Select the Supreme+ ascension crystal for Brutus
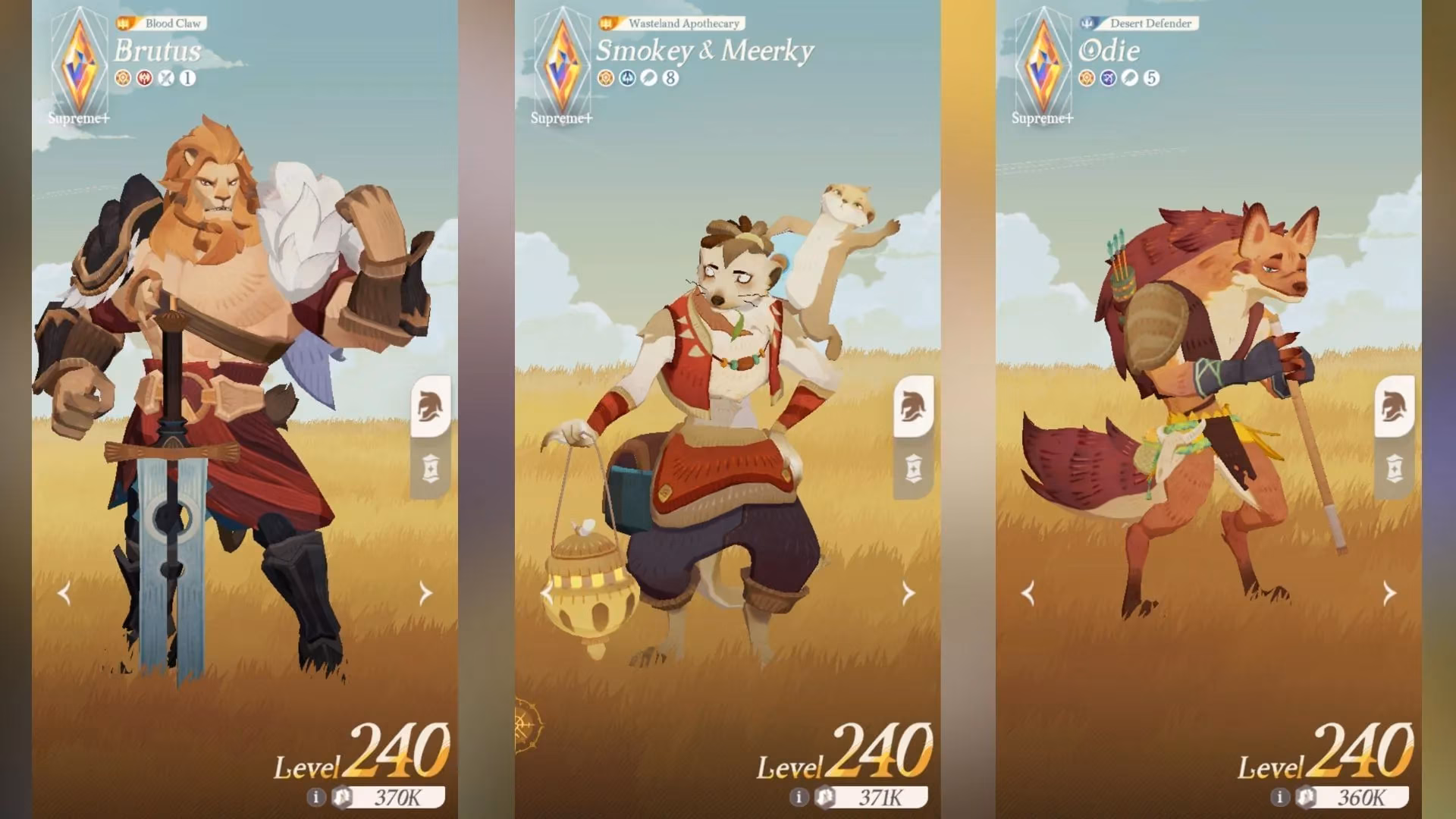 (78, 64)
